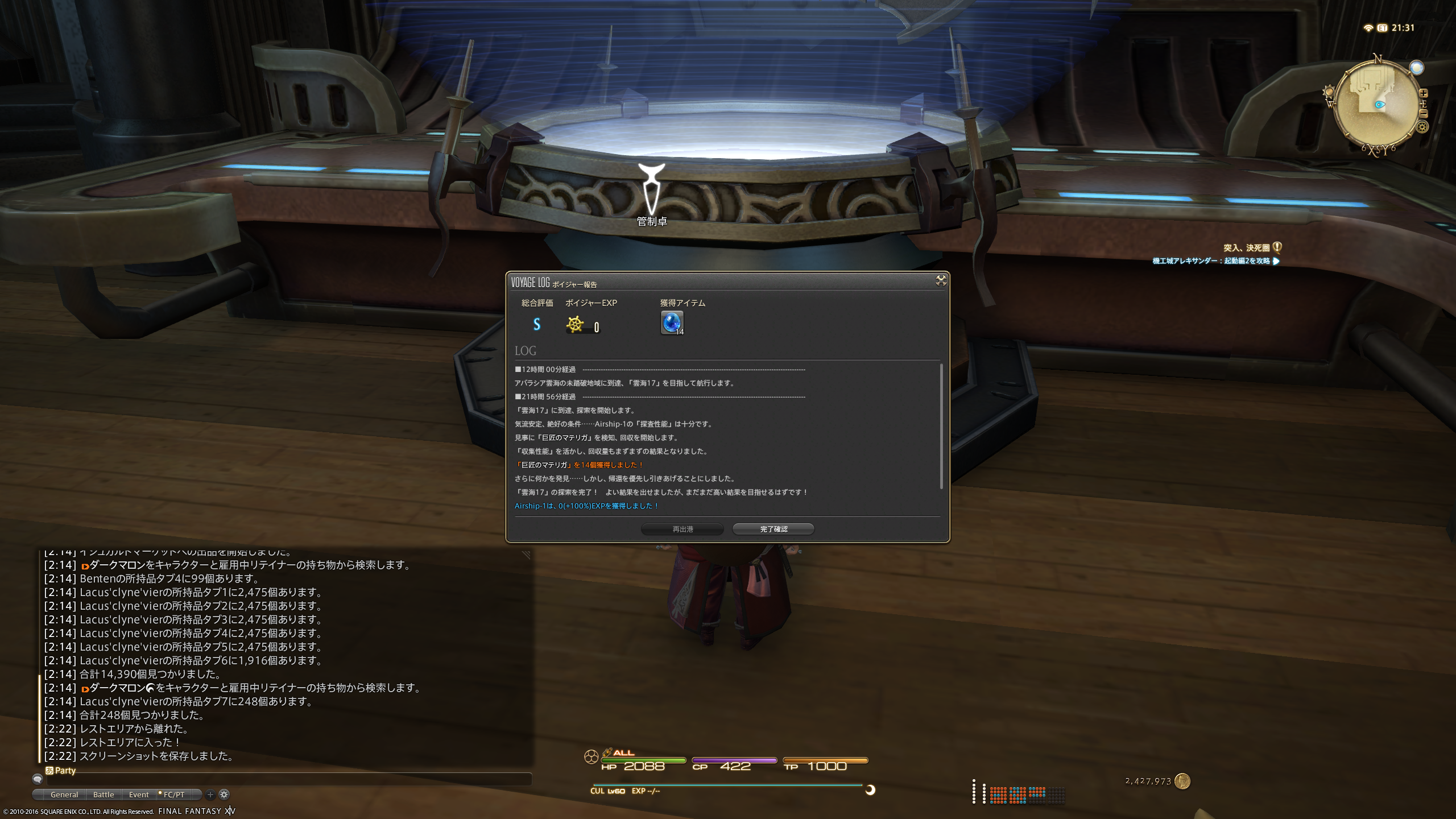Screen dimensions: 1456x819
Task: Click the weather icon beside the minimap
Action: (x=1416, y=68)
